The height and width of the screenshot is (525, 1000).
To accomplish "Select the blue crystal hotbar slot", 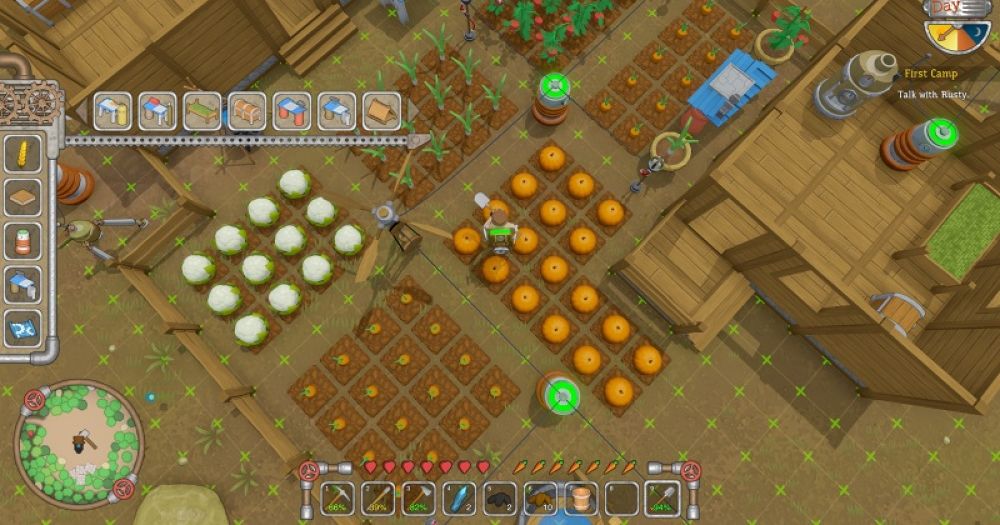I will 459,497.
